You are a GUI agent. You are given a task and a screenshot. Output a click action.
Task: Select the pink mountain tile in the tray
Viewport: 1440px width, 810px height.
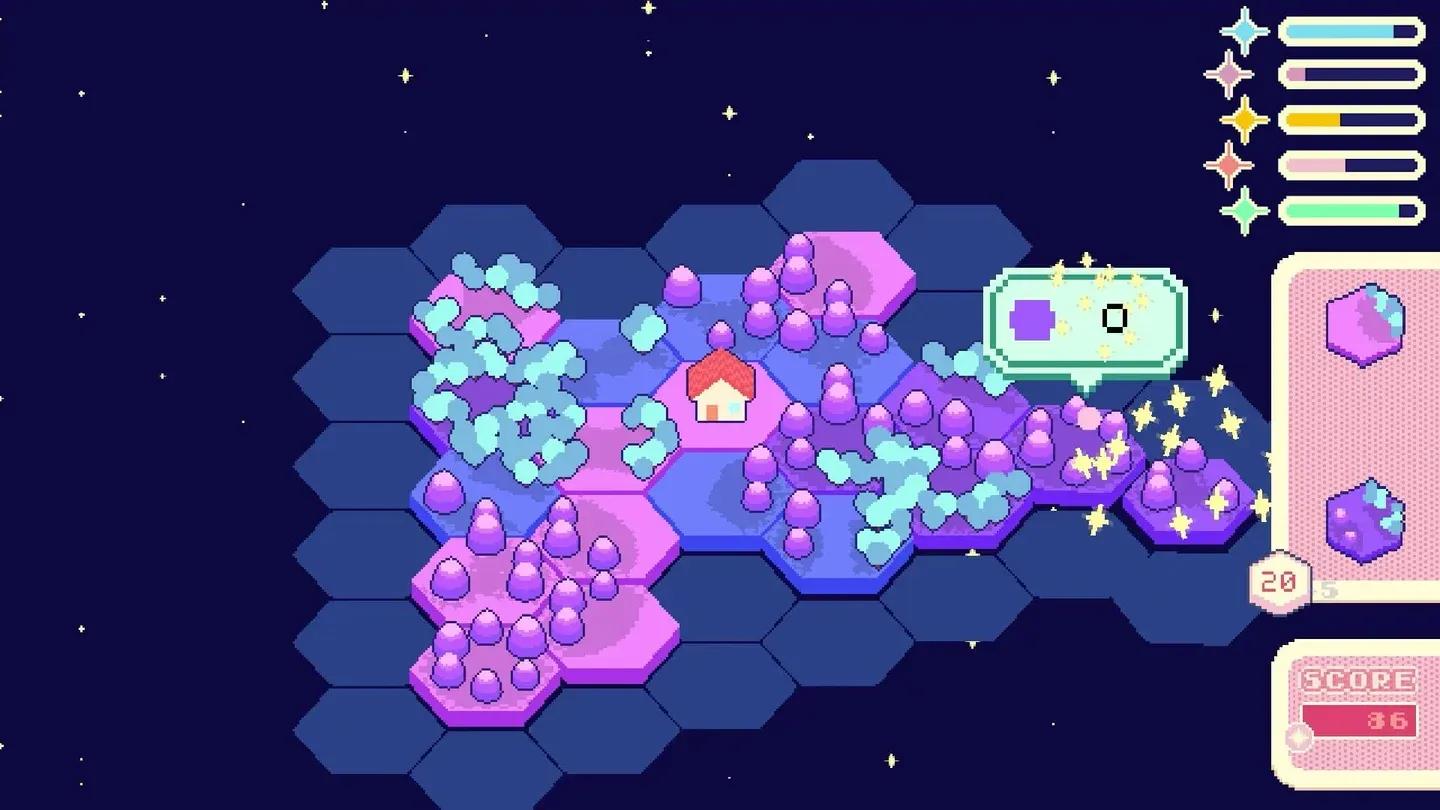[x=1367, y=324]
